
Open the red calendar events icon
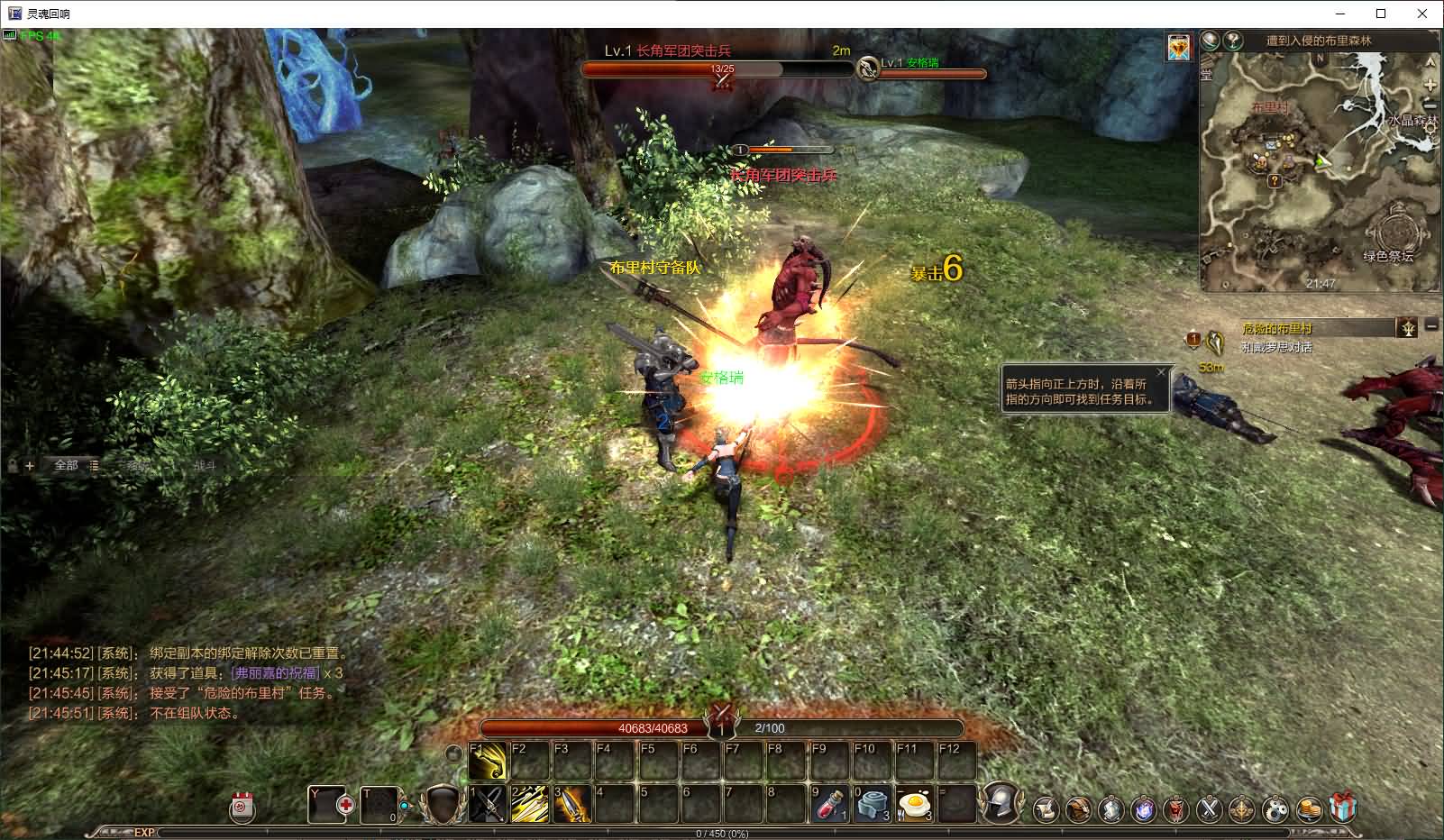tap(242, 807)
